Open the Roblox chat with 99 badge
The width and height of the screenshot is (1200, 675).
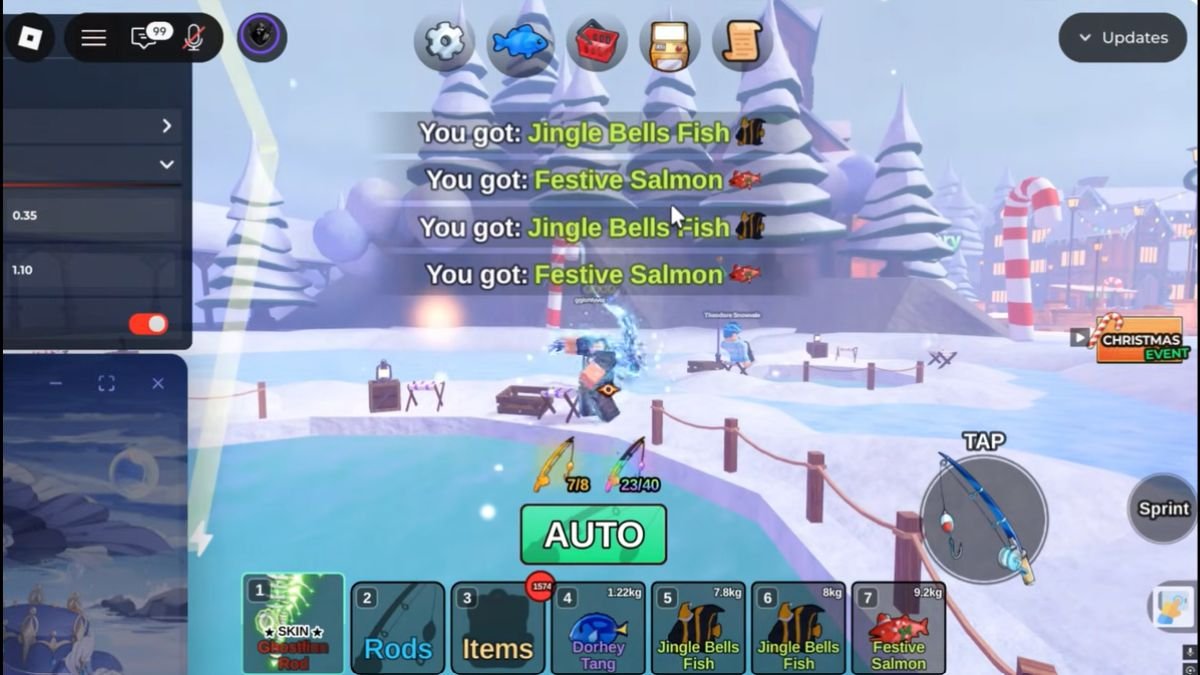click(147, 38)
